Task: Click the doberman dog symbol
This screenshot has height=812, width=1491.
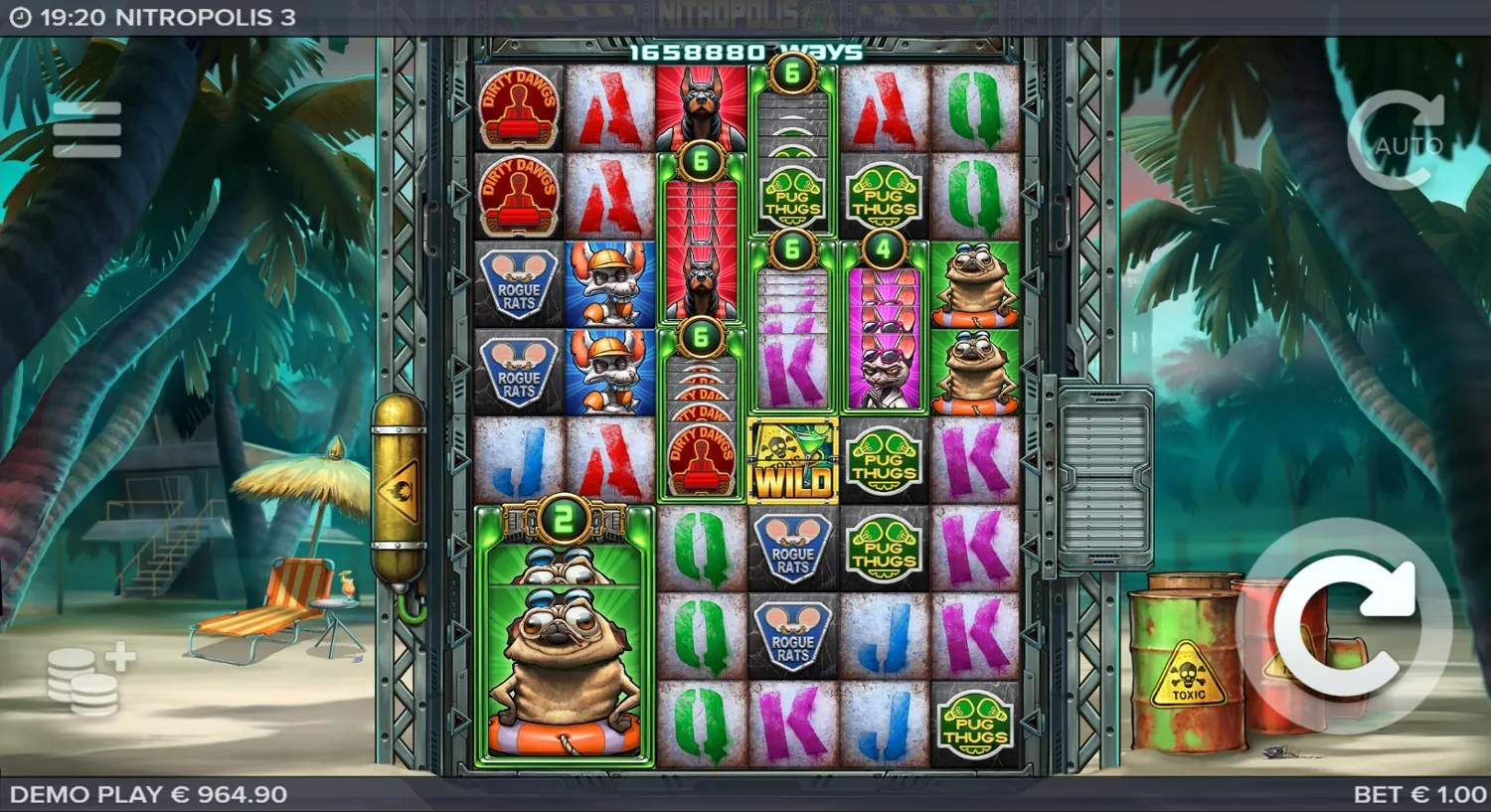Action: (701, 107)
